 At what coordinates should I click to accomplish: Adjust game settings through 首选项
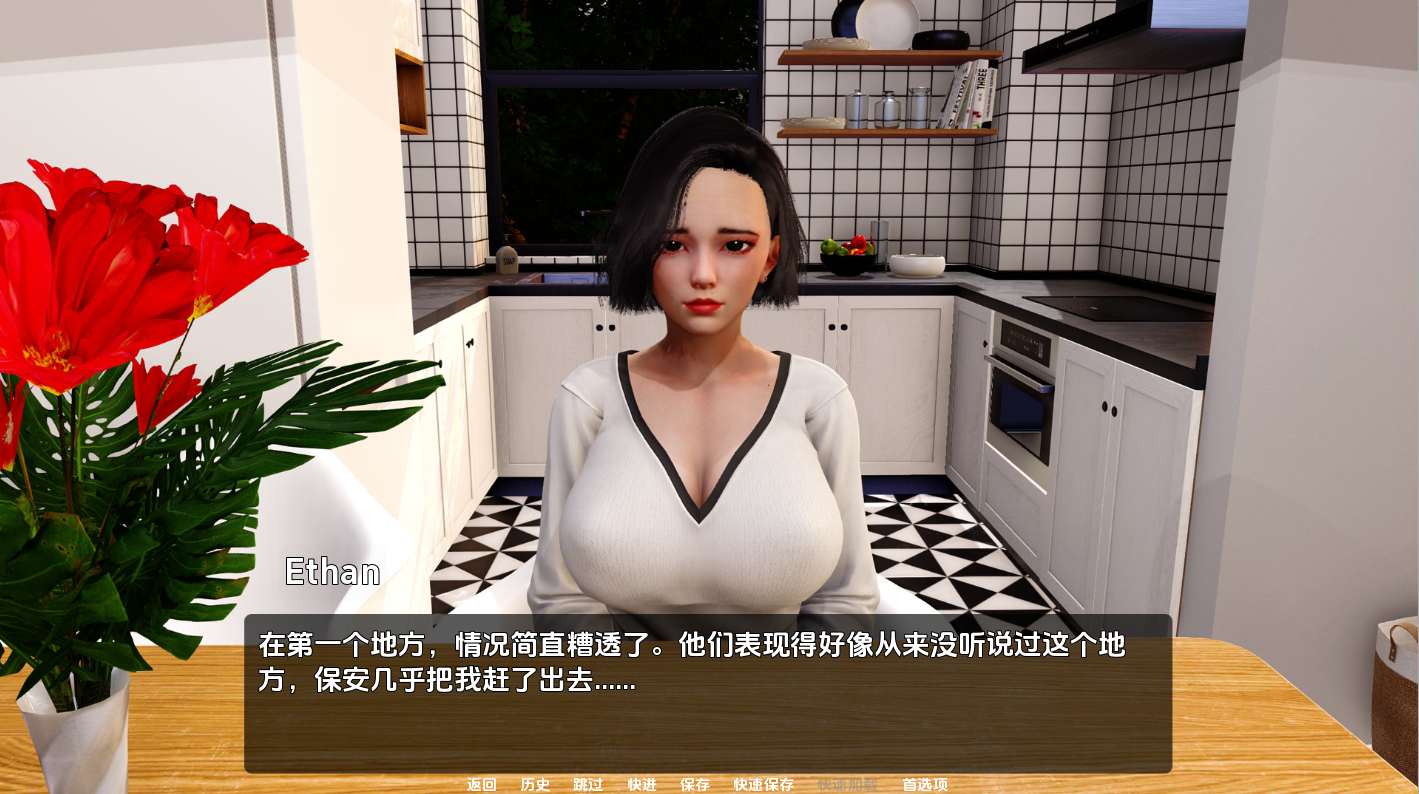tap(925, 785)
